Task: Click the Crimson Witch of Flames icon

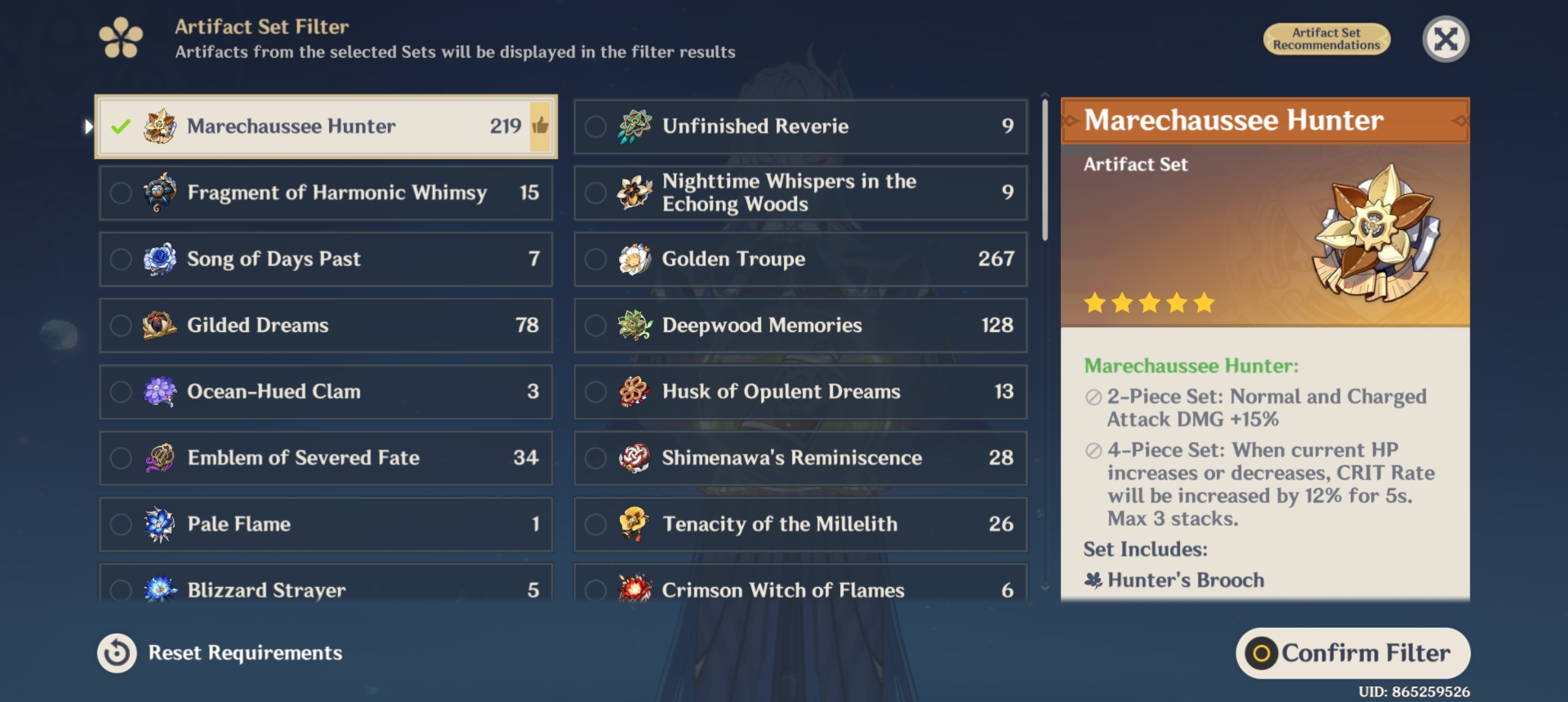Action: [x=635, y=588]
